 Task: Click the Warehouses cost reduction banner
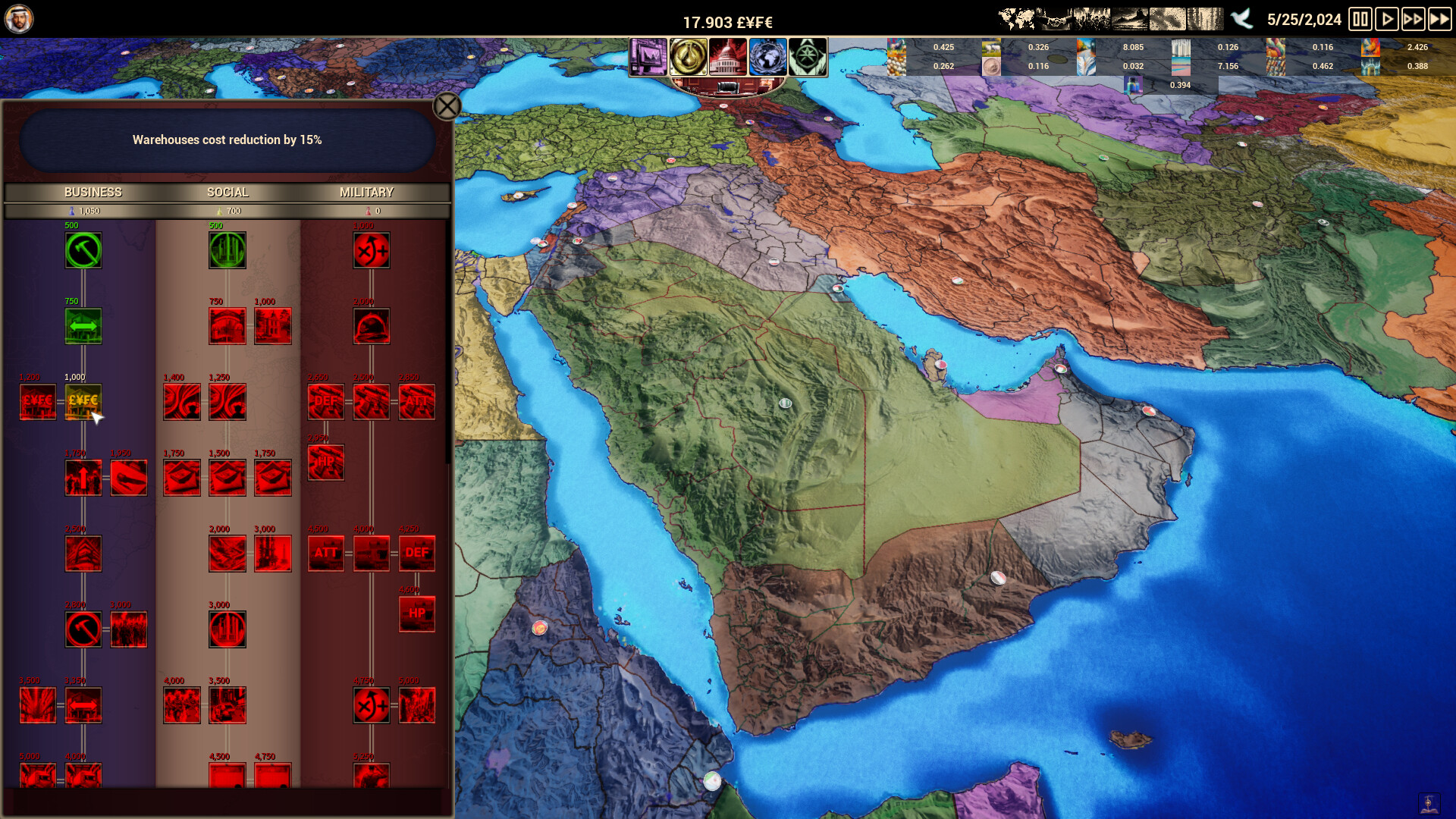227,140
